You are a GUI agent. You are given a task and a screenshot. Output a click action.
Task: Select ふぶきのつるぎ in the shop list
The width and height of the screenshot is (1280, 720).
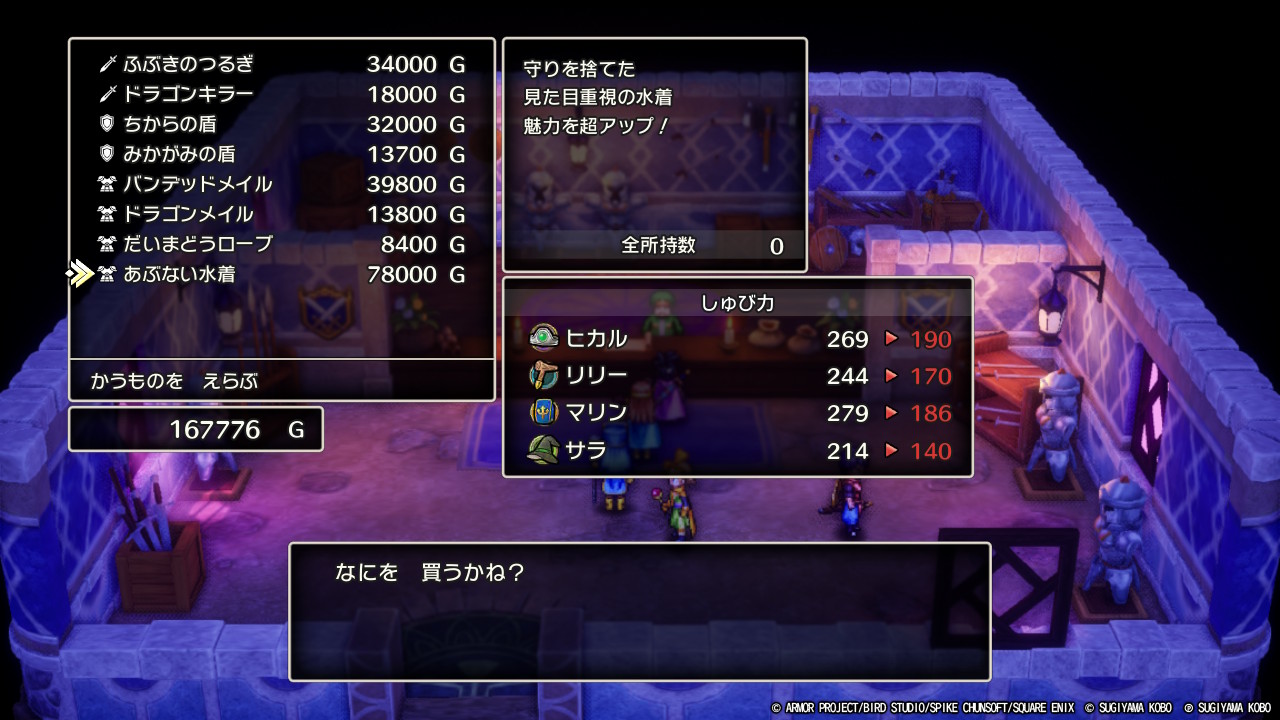pyautogui.click(x=280, y=64)
